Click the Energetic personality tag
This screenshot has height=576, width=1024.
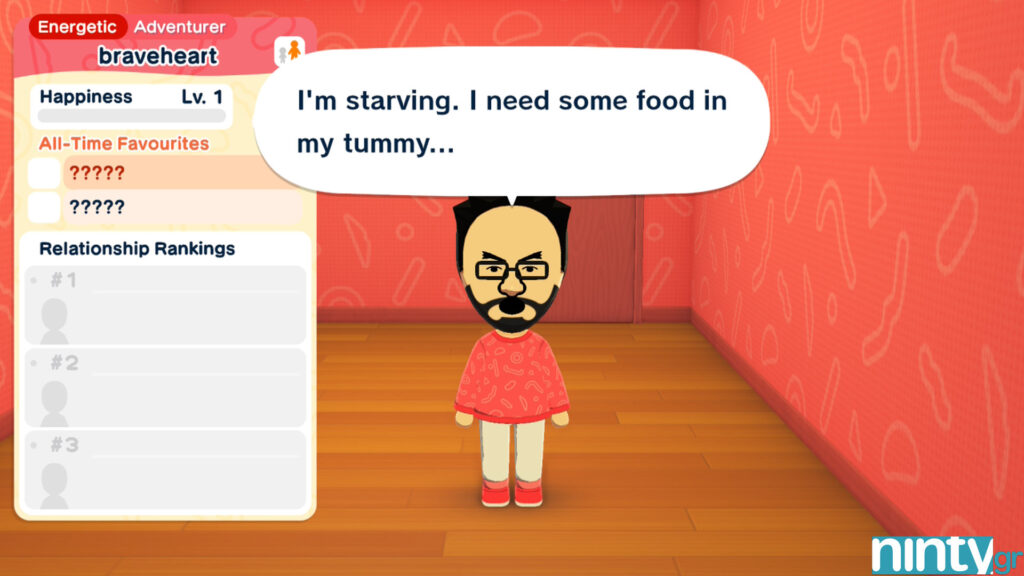(78, 27)
